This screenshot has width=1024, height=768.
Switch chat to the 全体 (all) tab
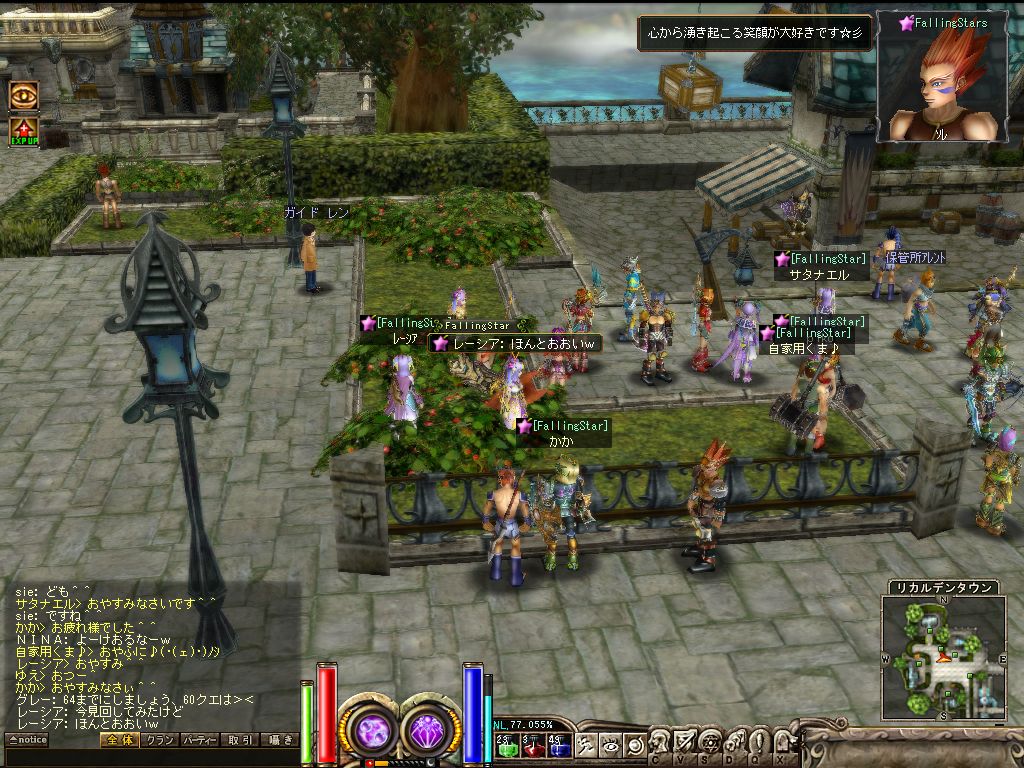click(119, 740)
